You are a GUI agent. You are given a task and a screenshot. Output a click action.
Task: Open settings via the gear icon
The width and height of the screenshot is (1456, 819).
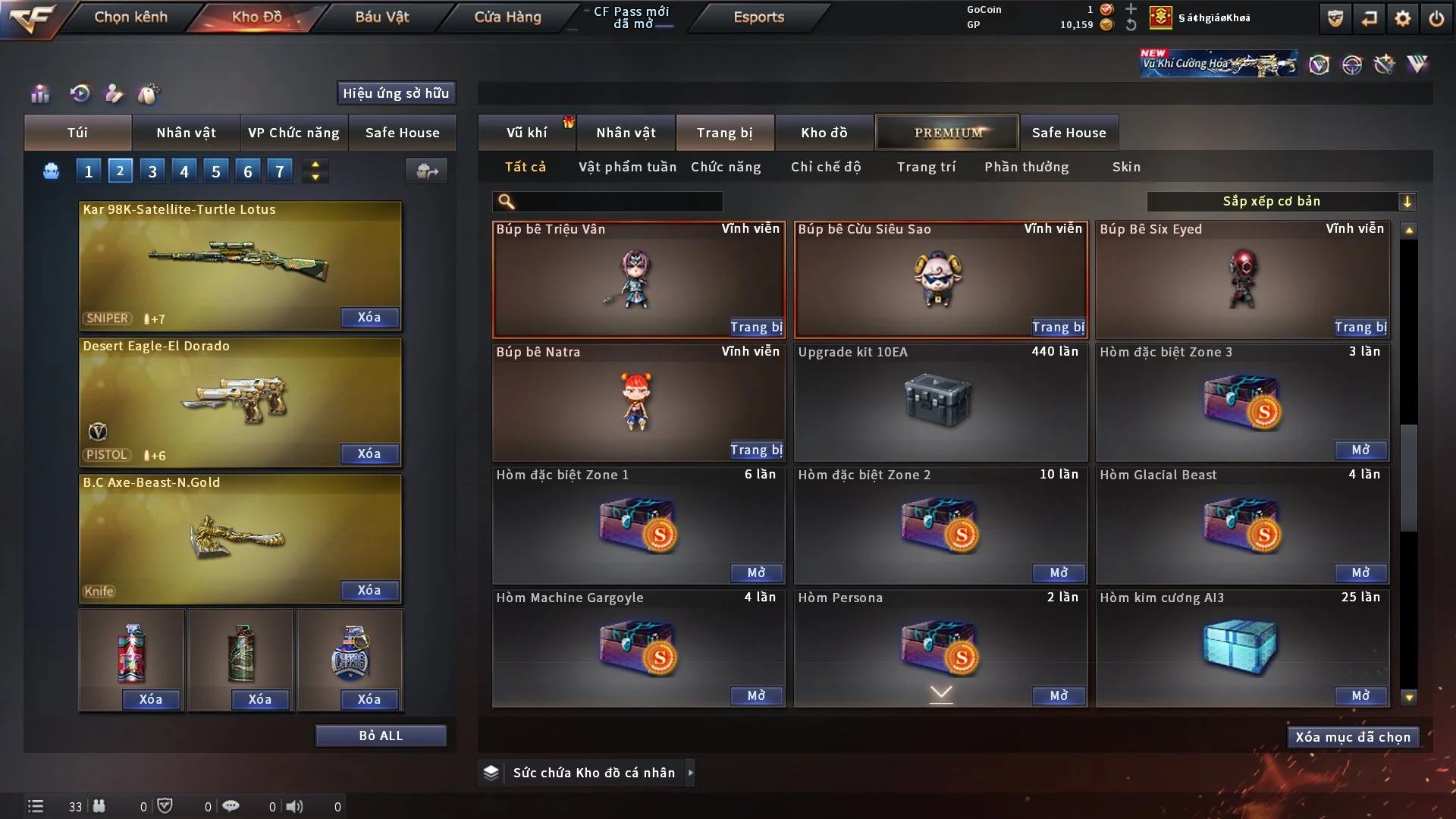coord(1403,18)
